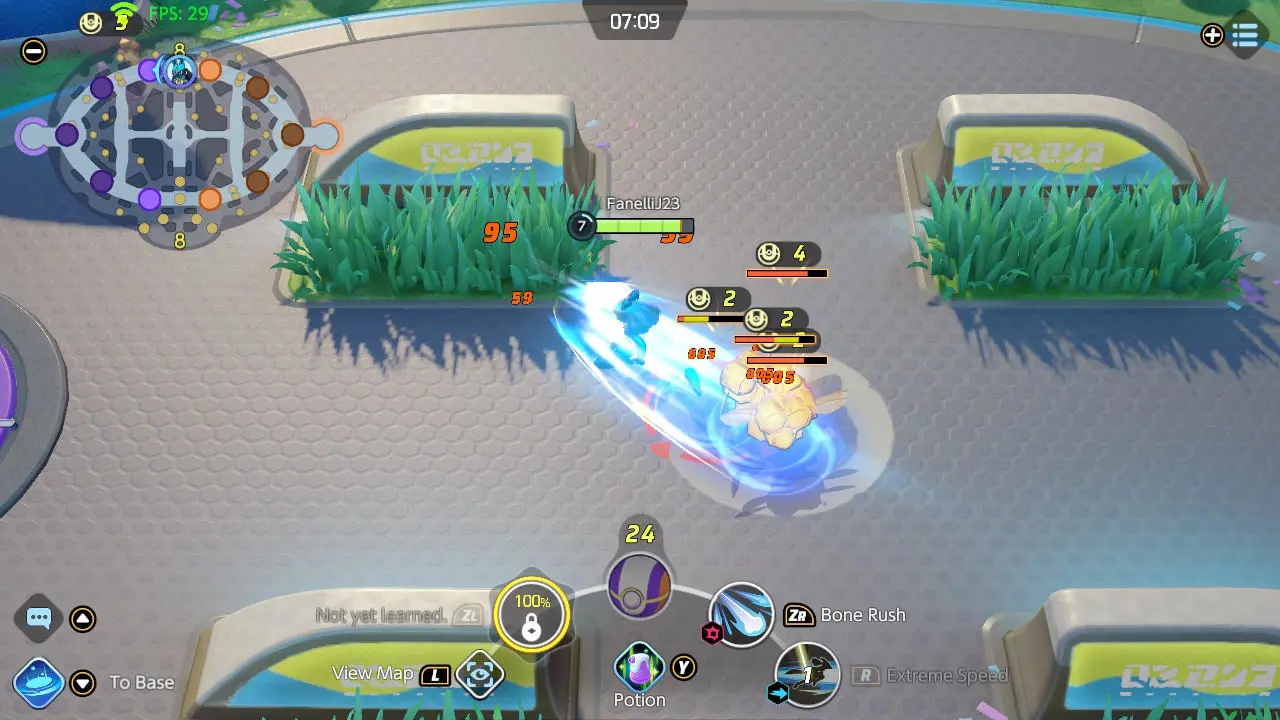Click the match timer showing 07:09

click(637, 21)
